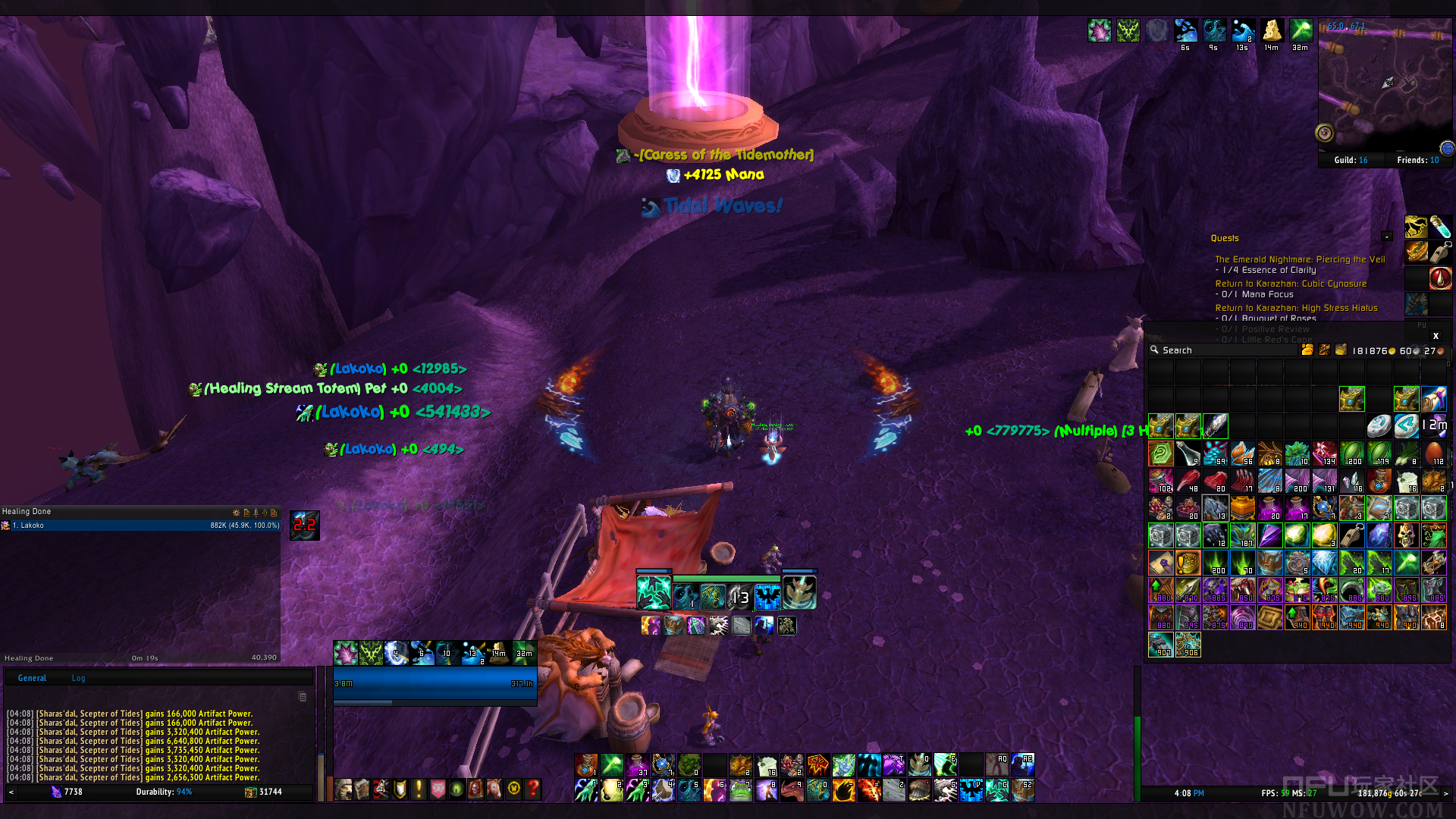Close the bag window

(1436, 336)
